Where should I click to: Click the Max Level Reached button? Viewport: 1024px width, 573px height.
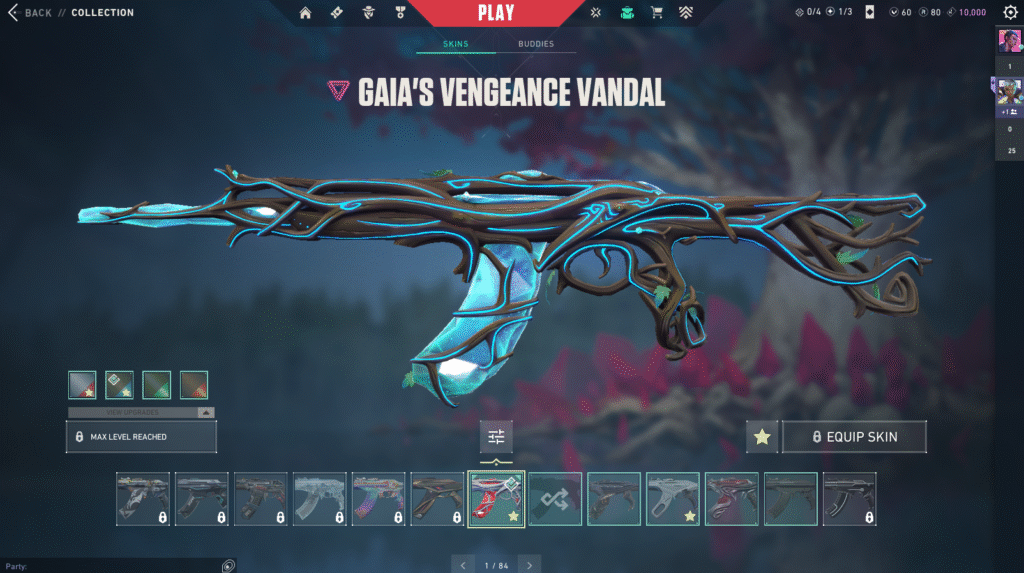(141, 437)
